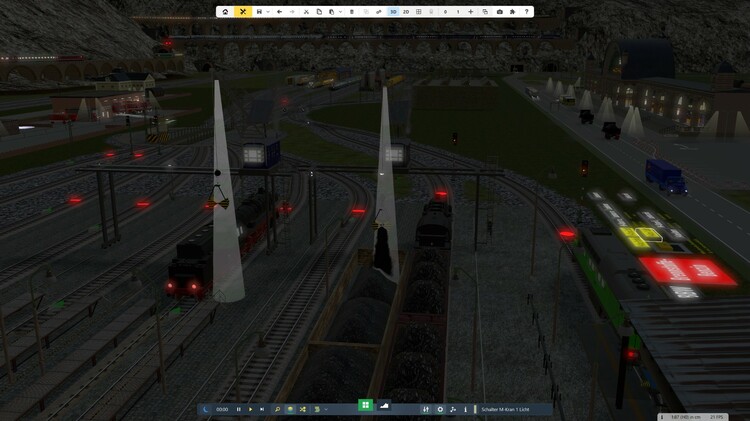Show info via the i icon

tap(466, 409)
